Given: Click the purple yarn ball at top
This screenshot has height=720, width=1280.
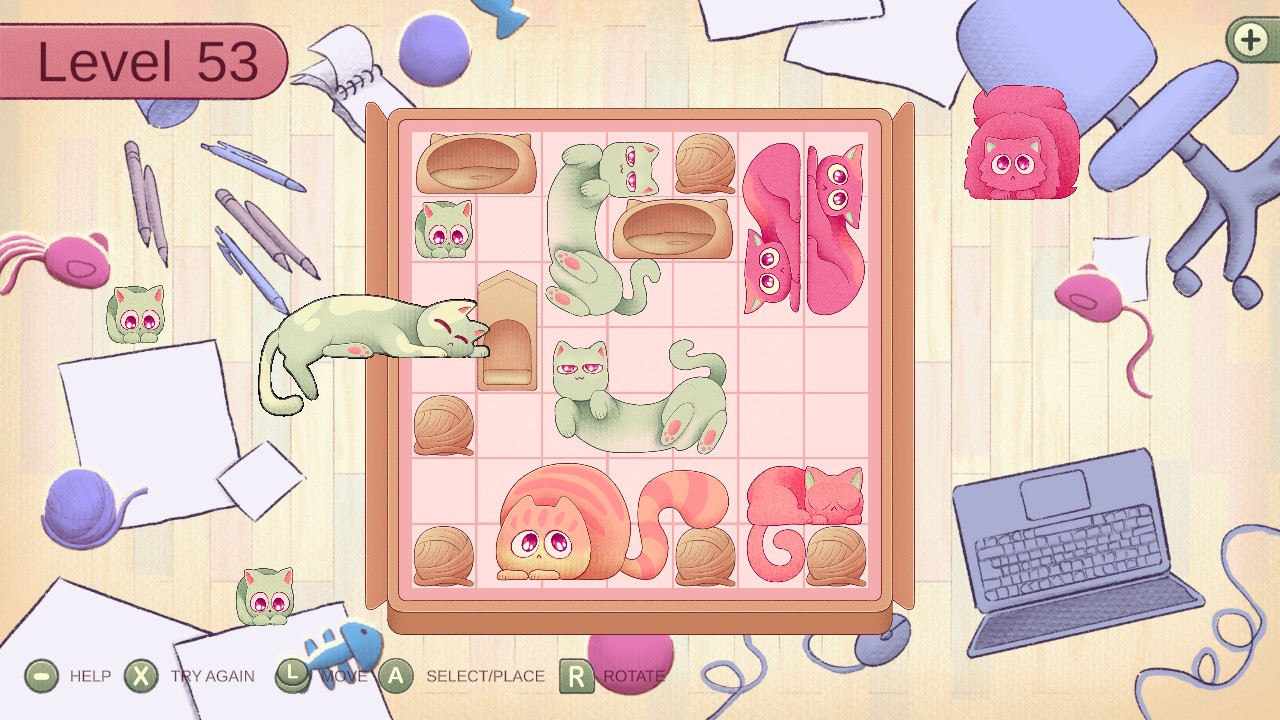Looking at the screenshot, I should click(434, 48).
